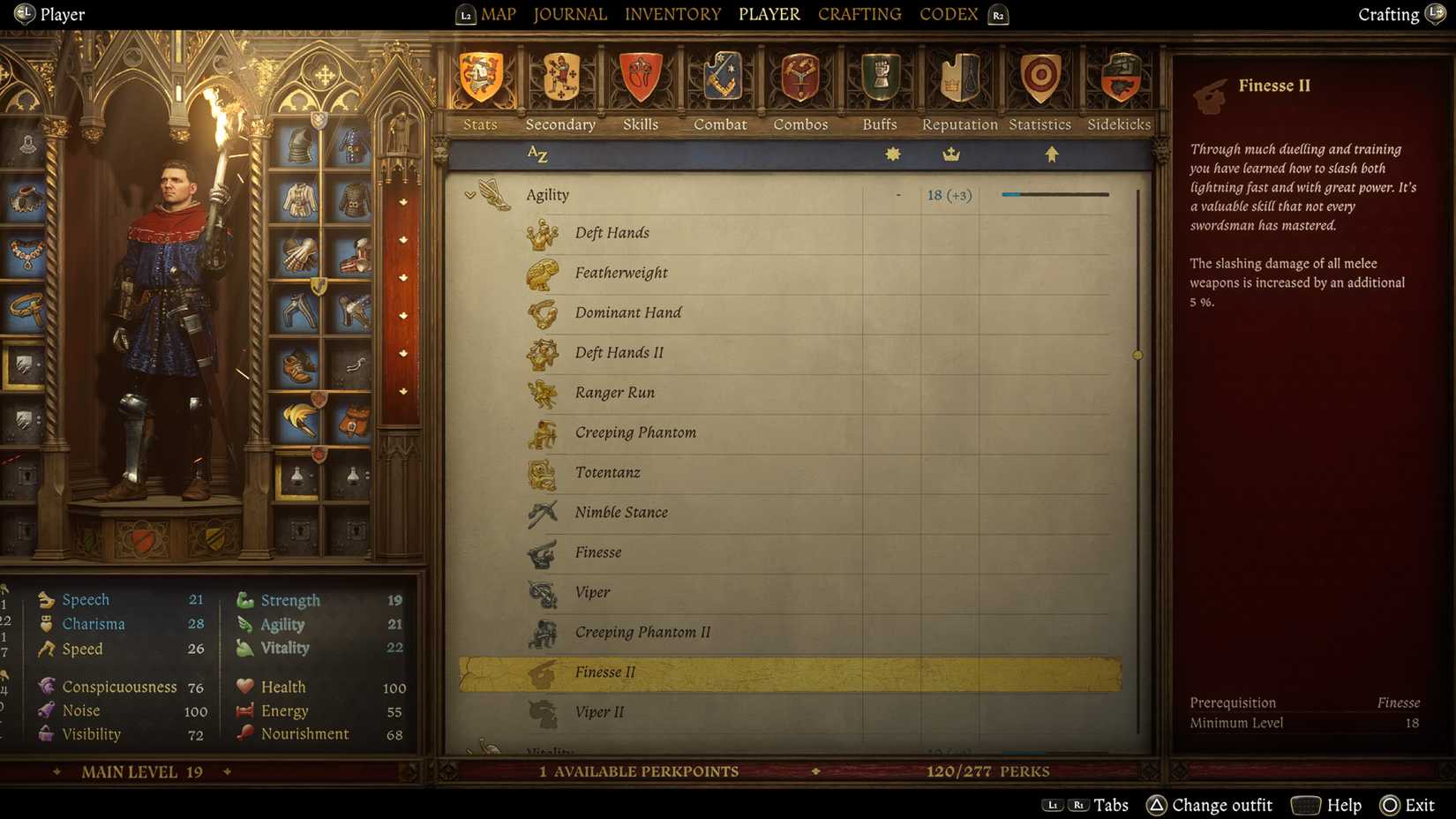Image resolution: width=1456 pixels, height=819 pixels.
Task: Click the minus collapse control beside Agility value
Action: pos(897,194)
